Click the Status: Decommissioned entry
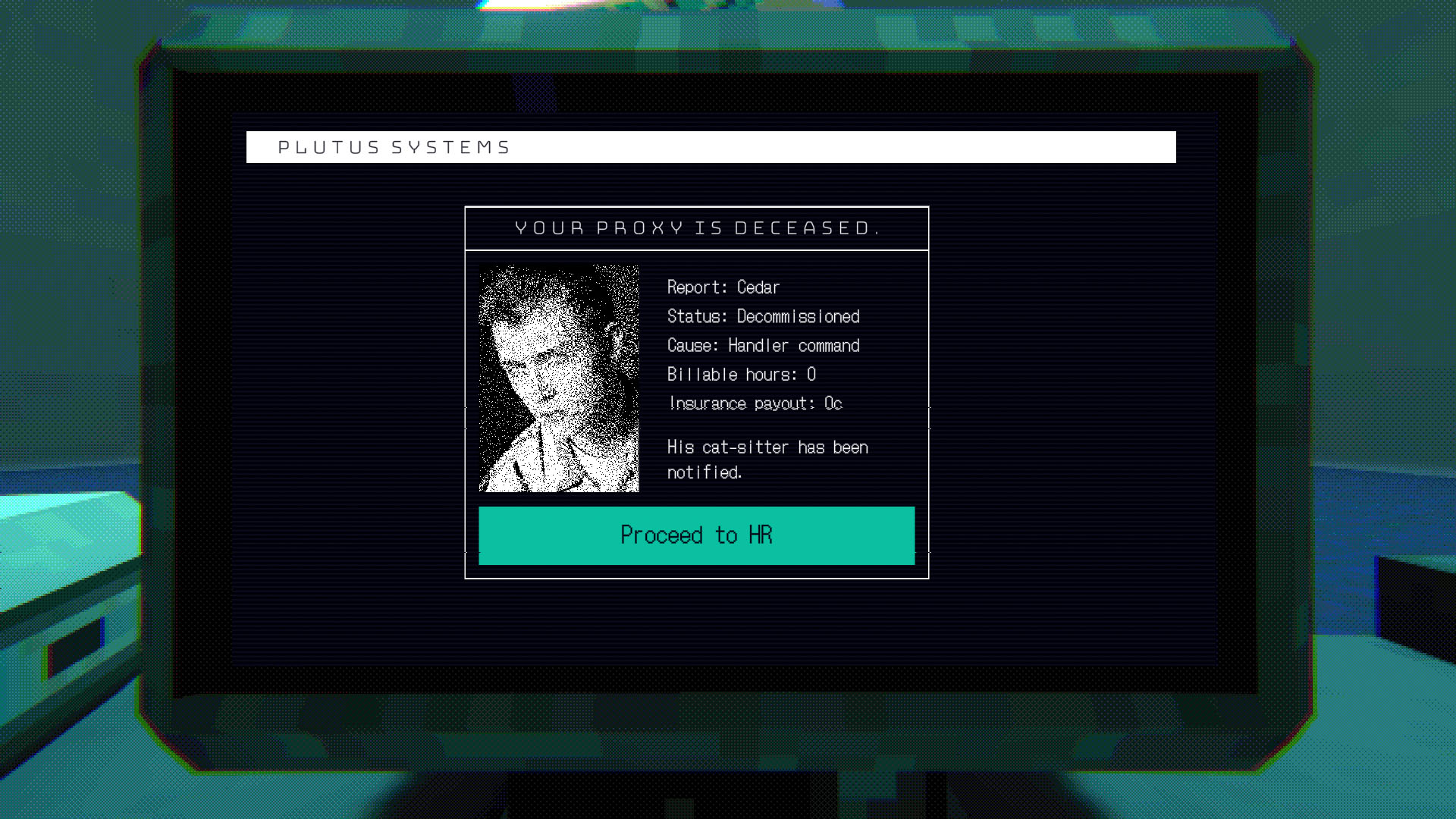The height and width of the screenshot is (819, 1456). (x=762, y=316)
